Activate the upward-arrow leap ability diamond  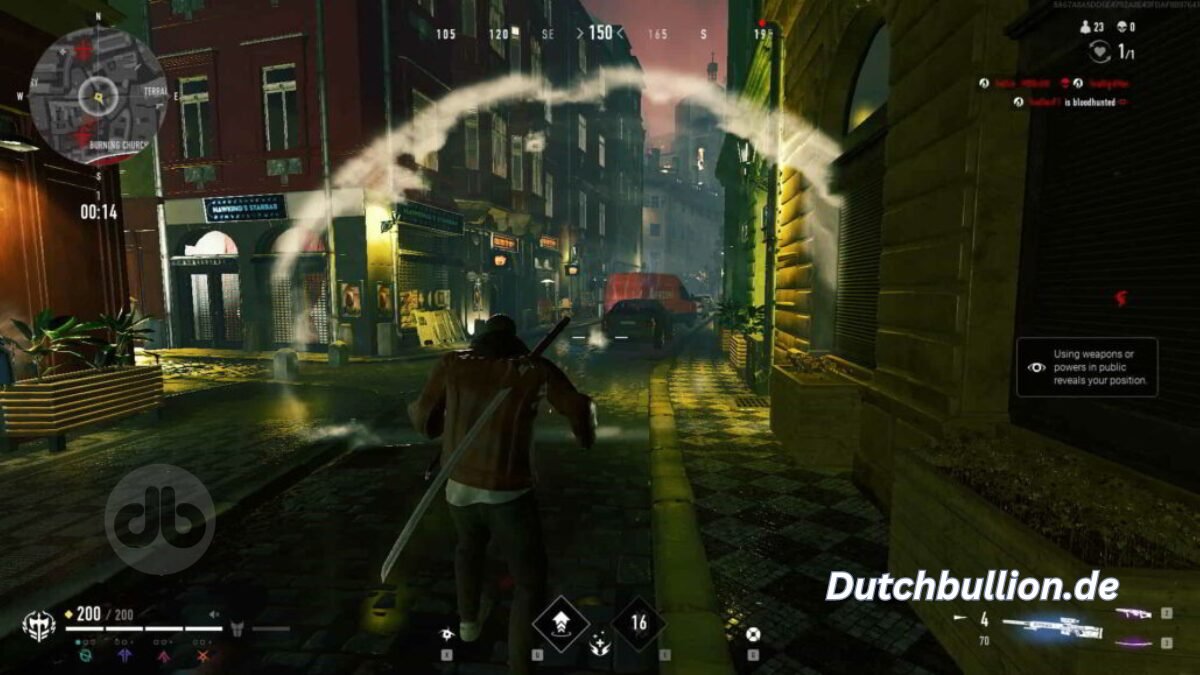tap(560, 623)
